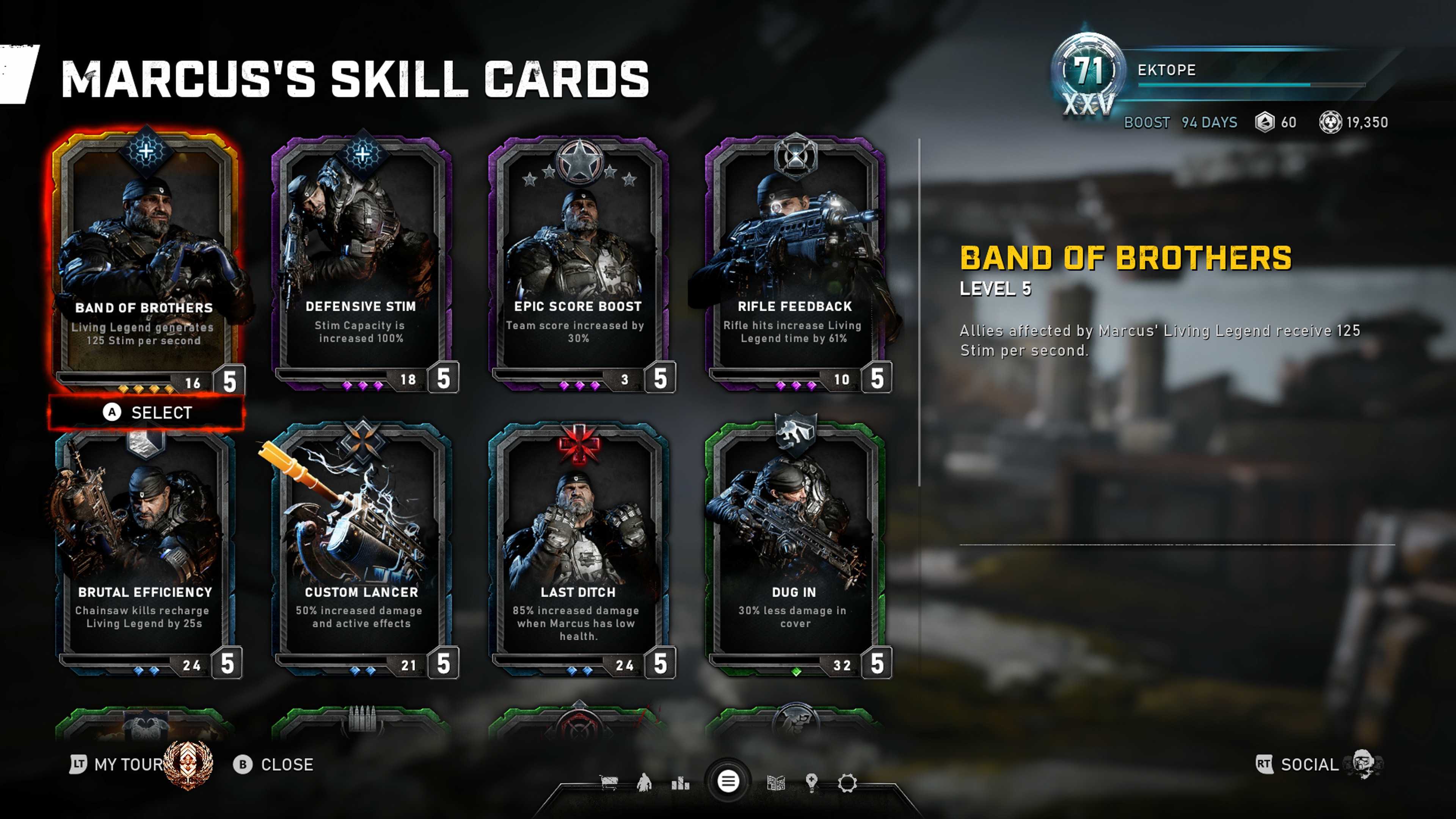
Task: Open the newspaper news icon
Action: [x=775, y=783]
